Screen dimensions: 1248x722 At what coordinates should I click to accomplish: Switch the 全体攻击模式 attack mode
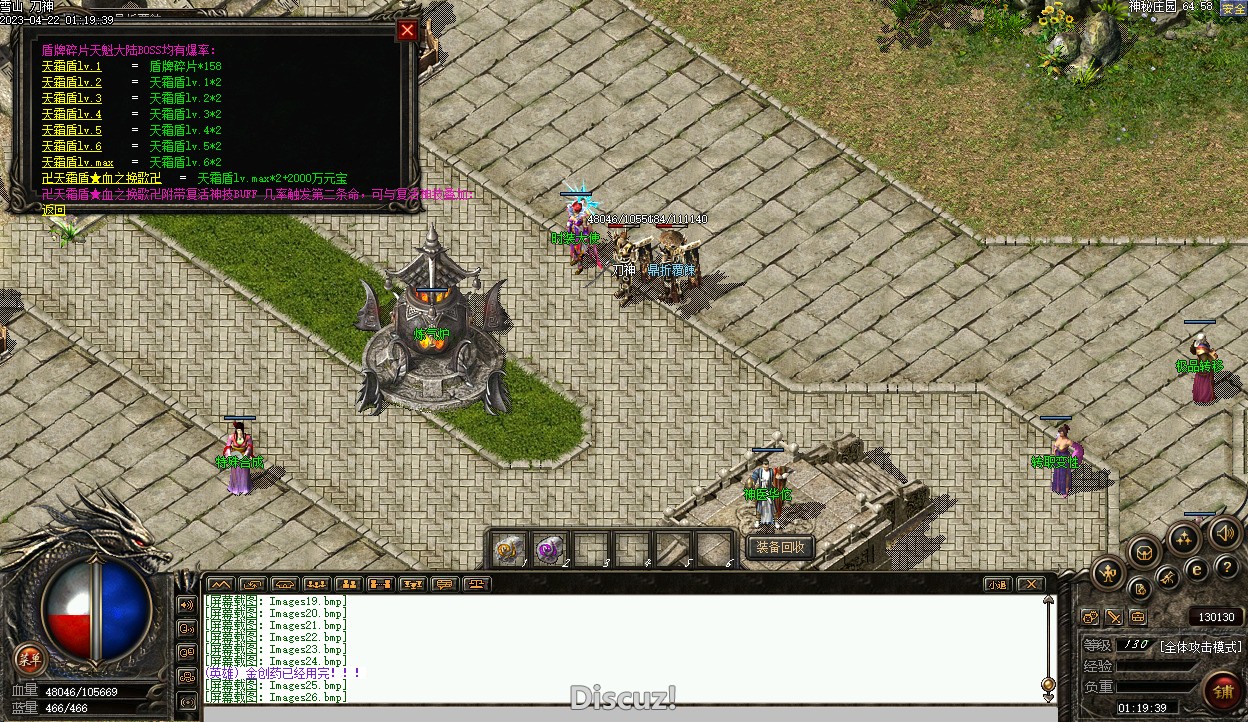(x=1200, y=647)
